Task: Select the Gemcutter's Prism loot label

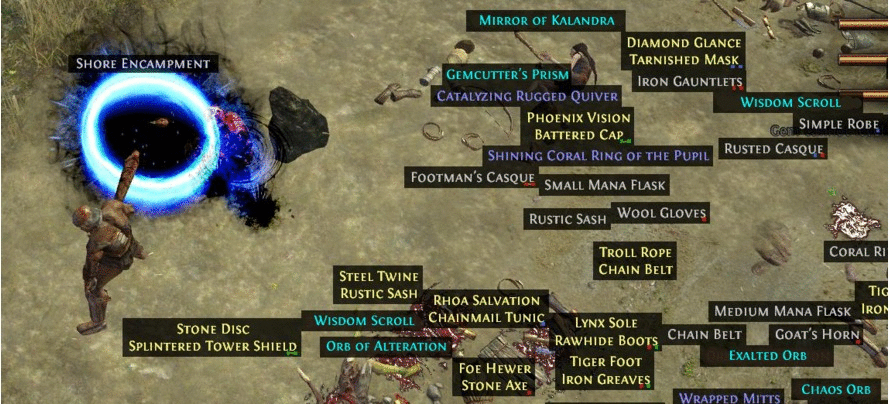Action: click(x=507, y=75)
